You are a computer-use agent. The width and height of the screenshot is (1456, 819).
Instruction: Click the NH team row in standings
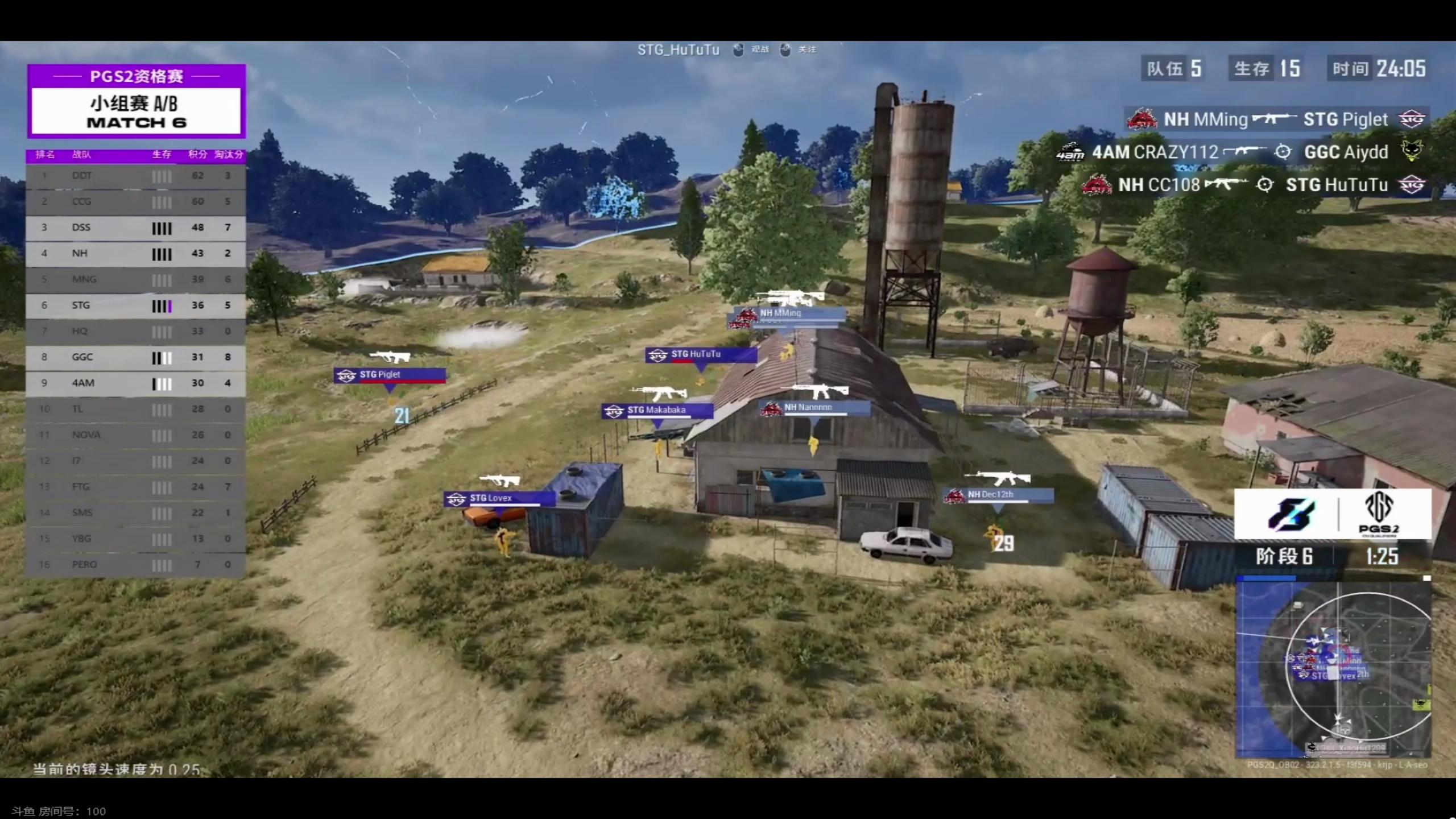pos(135,254)
